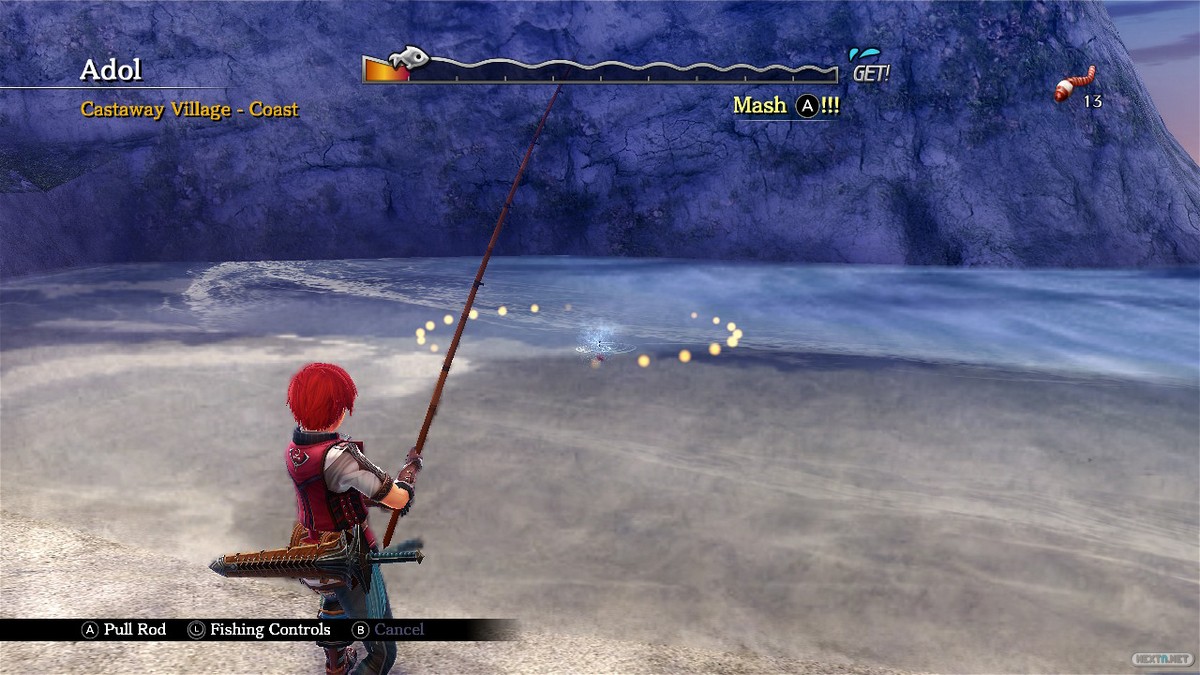
Task: Select the worm bait icon
Action: click(1074, 85)
